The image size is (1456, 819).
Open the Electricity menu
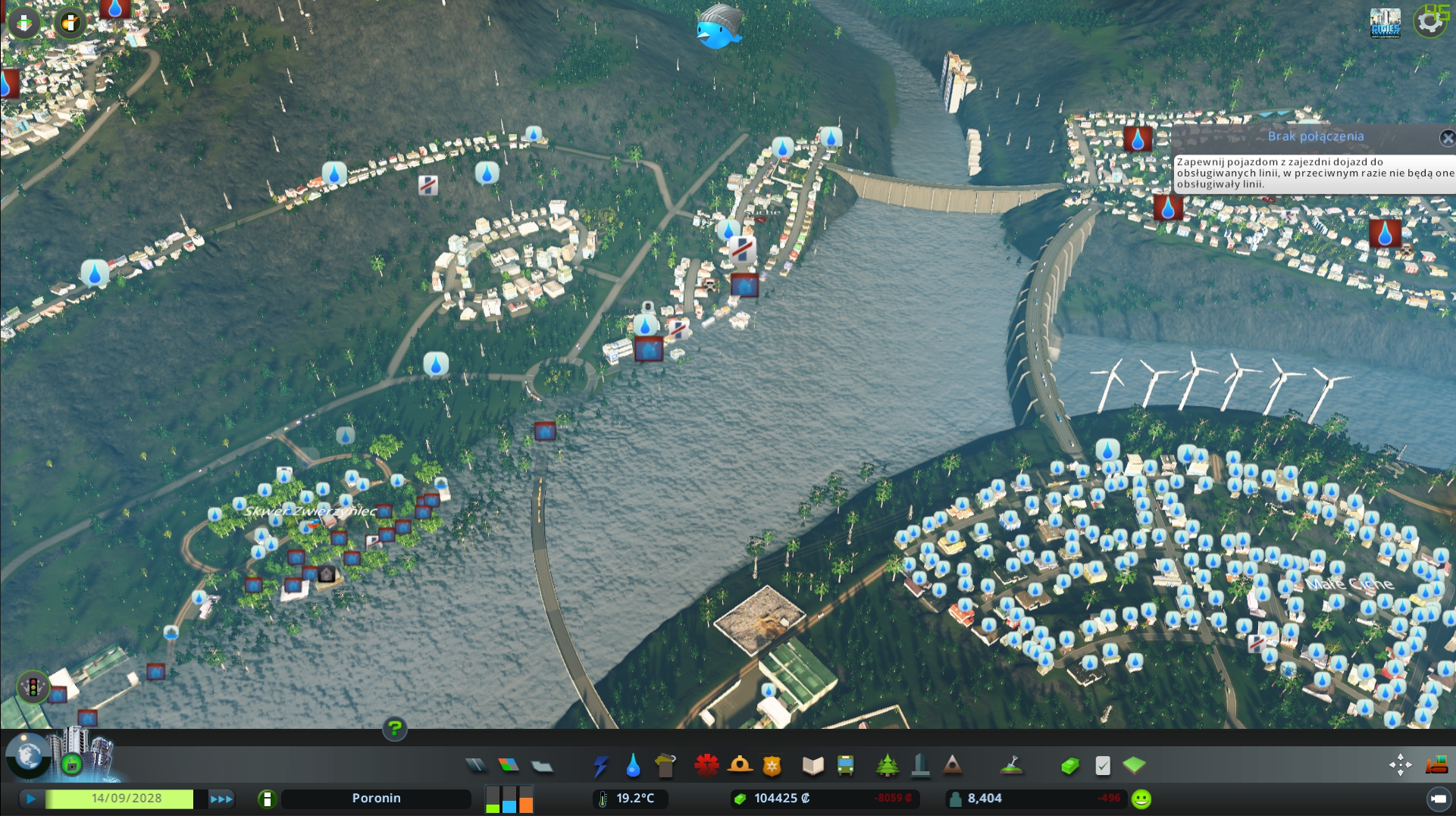pos(600,766)
